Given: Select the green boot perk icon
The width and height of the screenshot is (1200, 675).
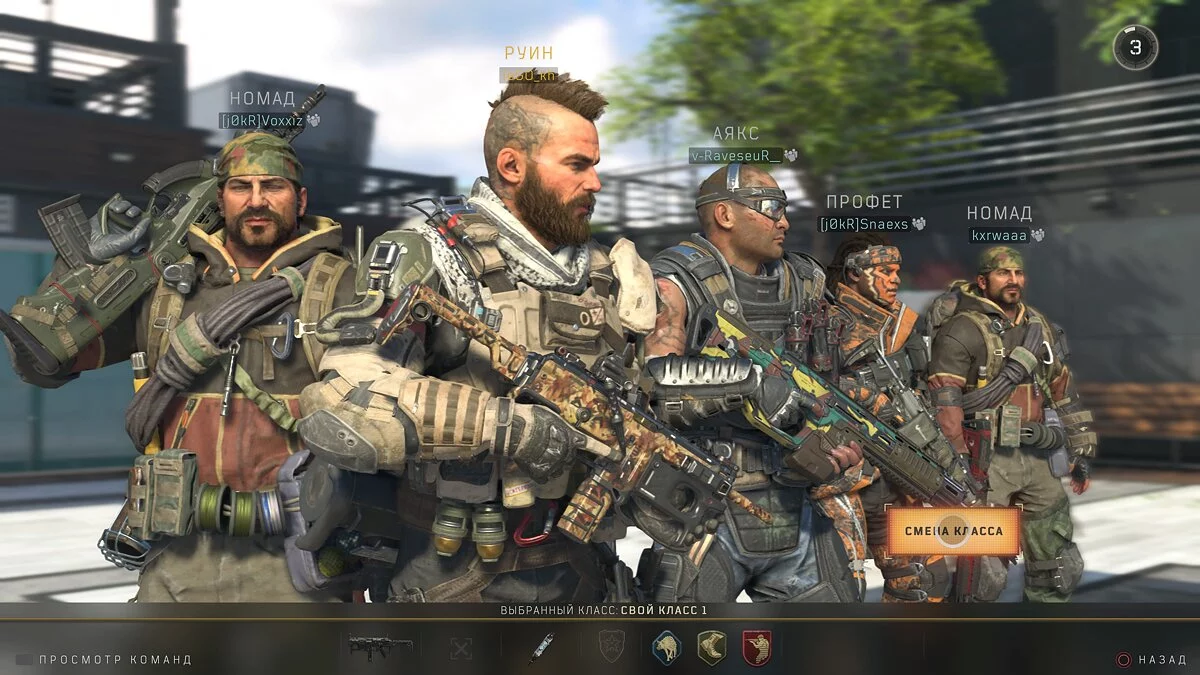Looking at the screenshot, I should pyautogui.click(x=711, y=647).
